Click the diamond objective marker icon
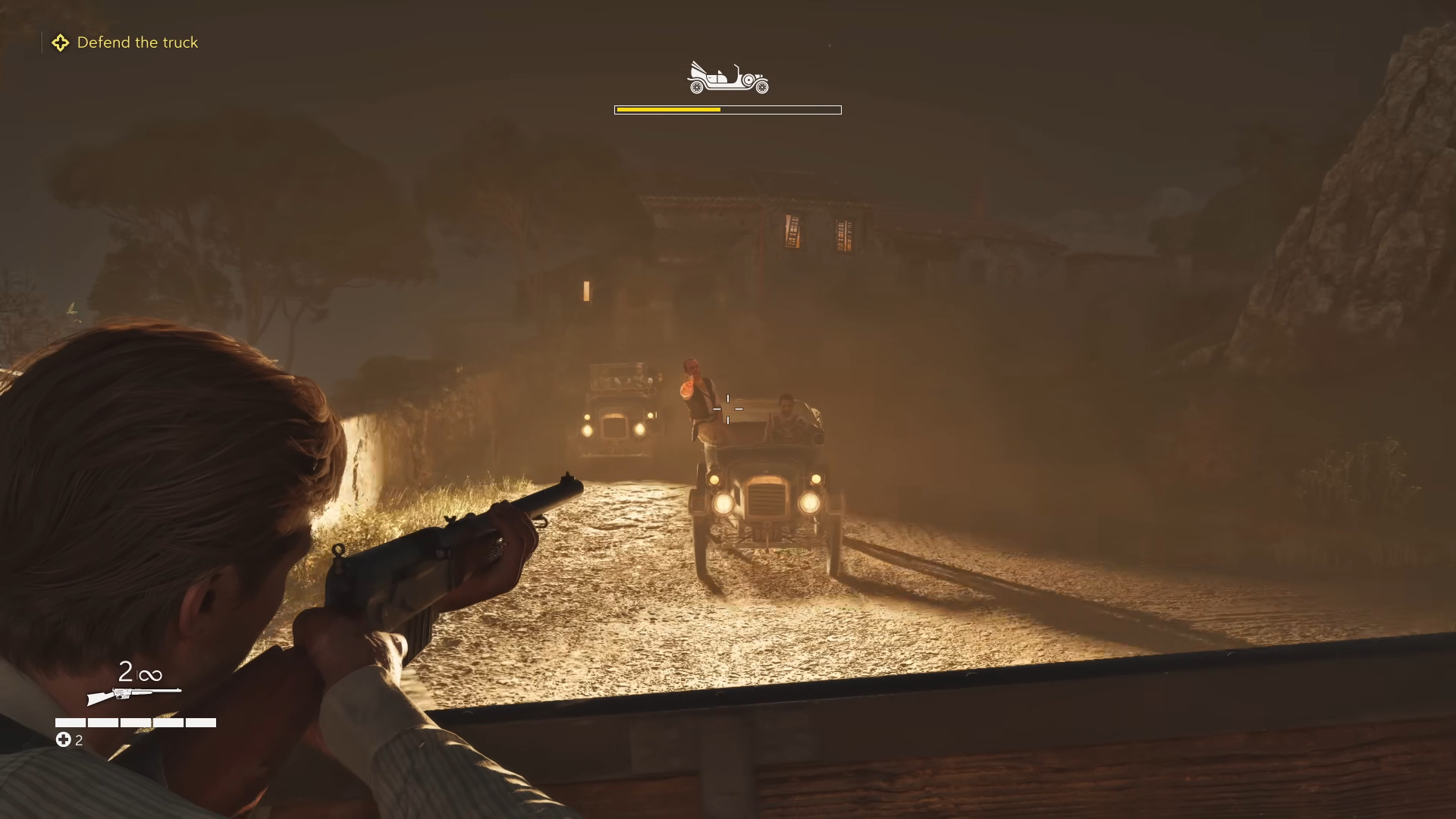Image resolution: width=1456 pixels, height=819 pixels. [x=61, y=42]
